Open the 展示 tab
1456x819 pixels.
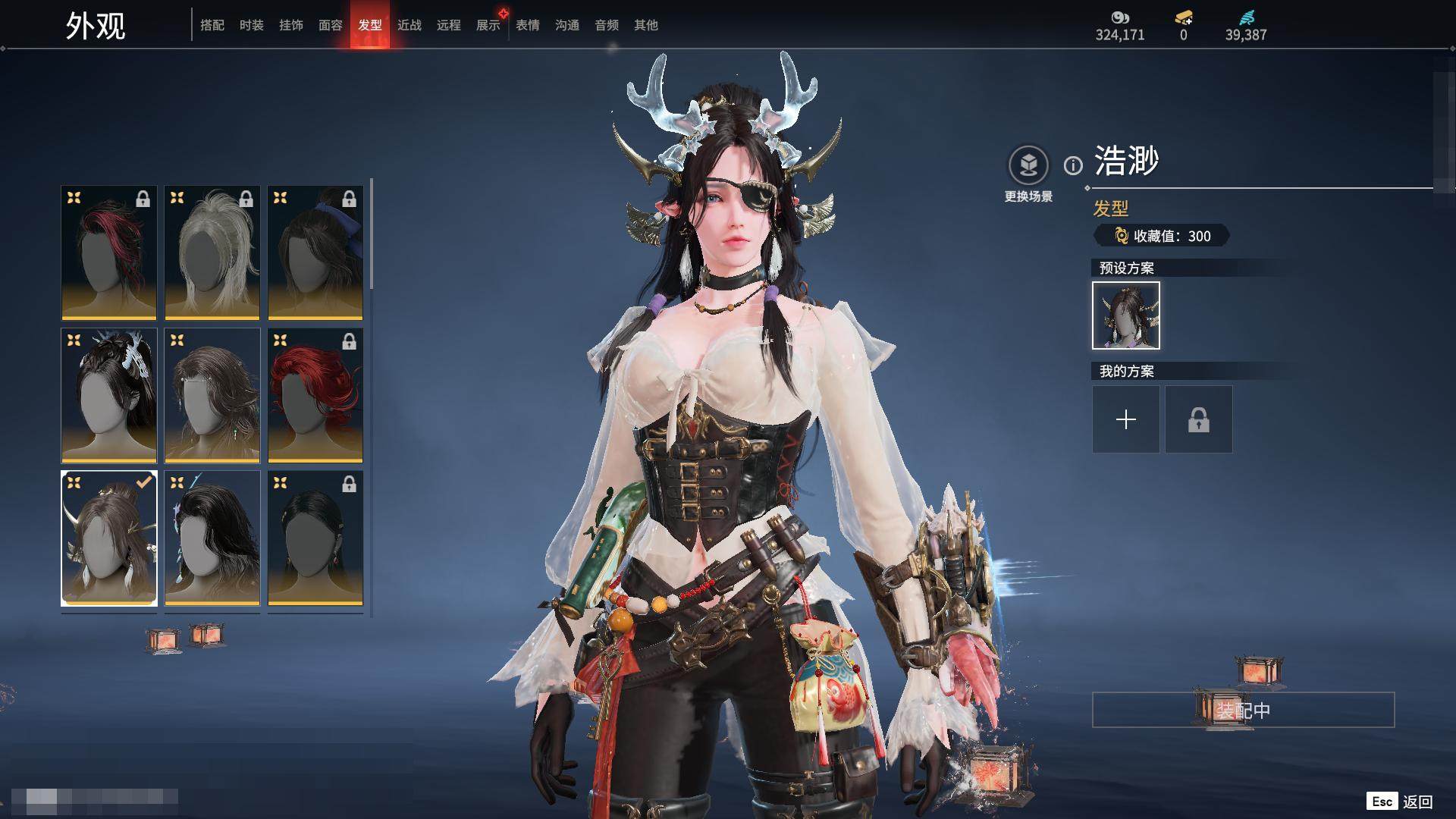[x=488, y=25]
